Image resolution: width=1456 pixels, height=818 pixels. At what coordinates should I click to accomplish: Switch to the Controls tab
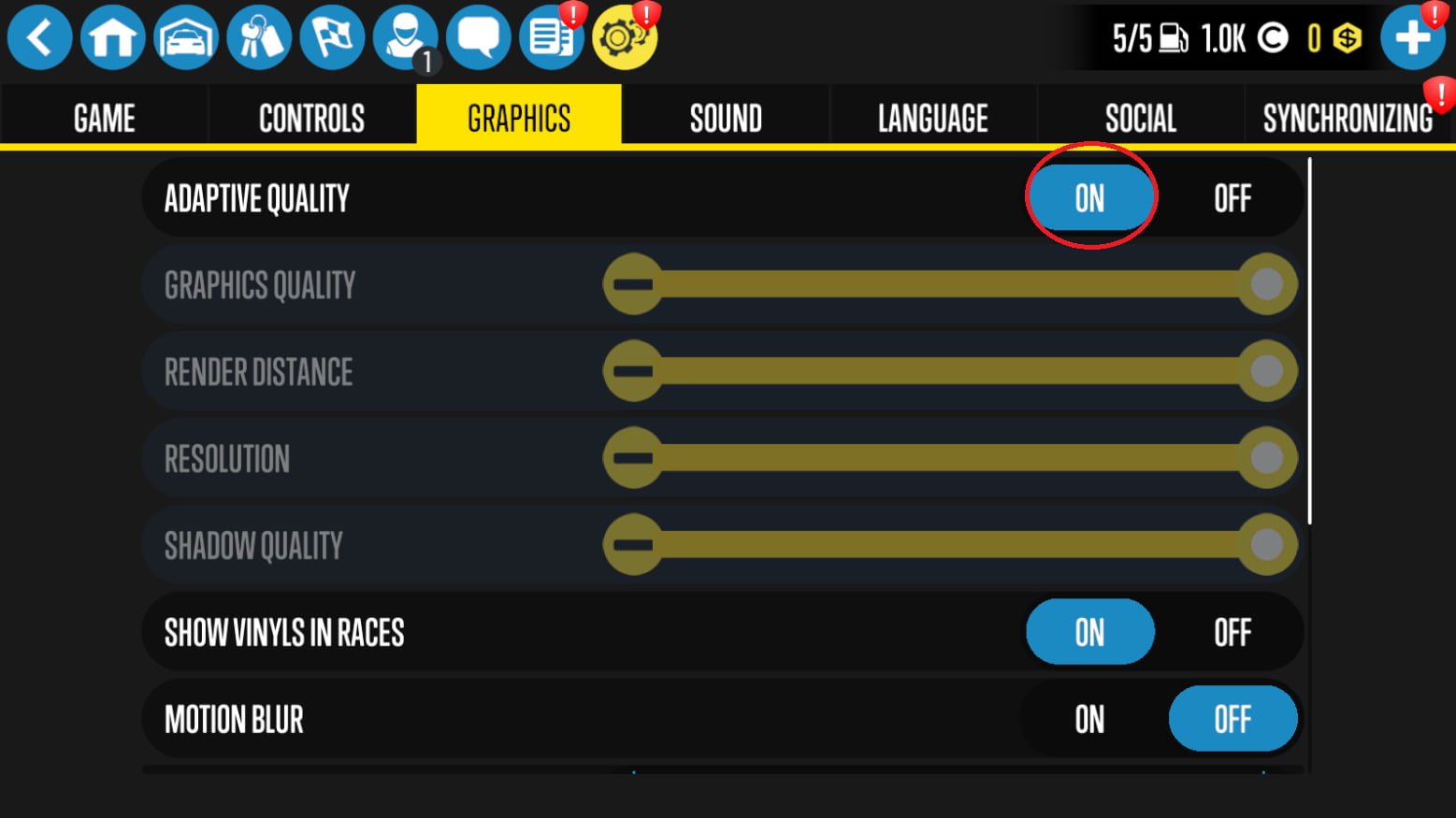point(311,119)
